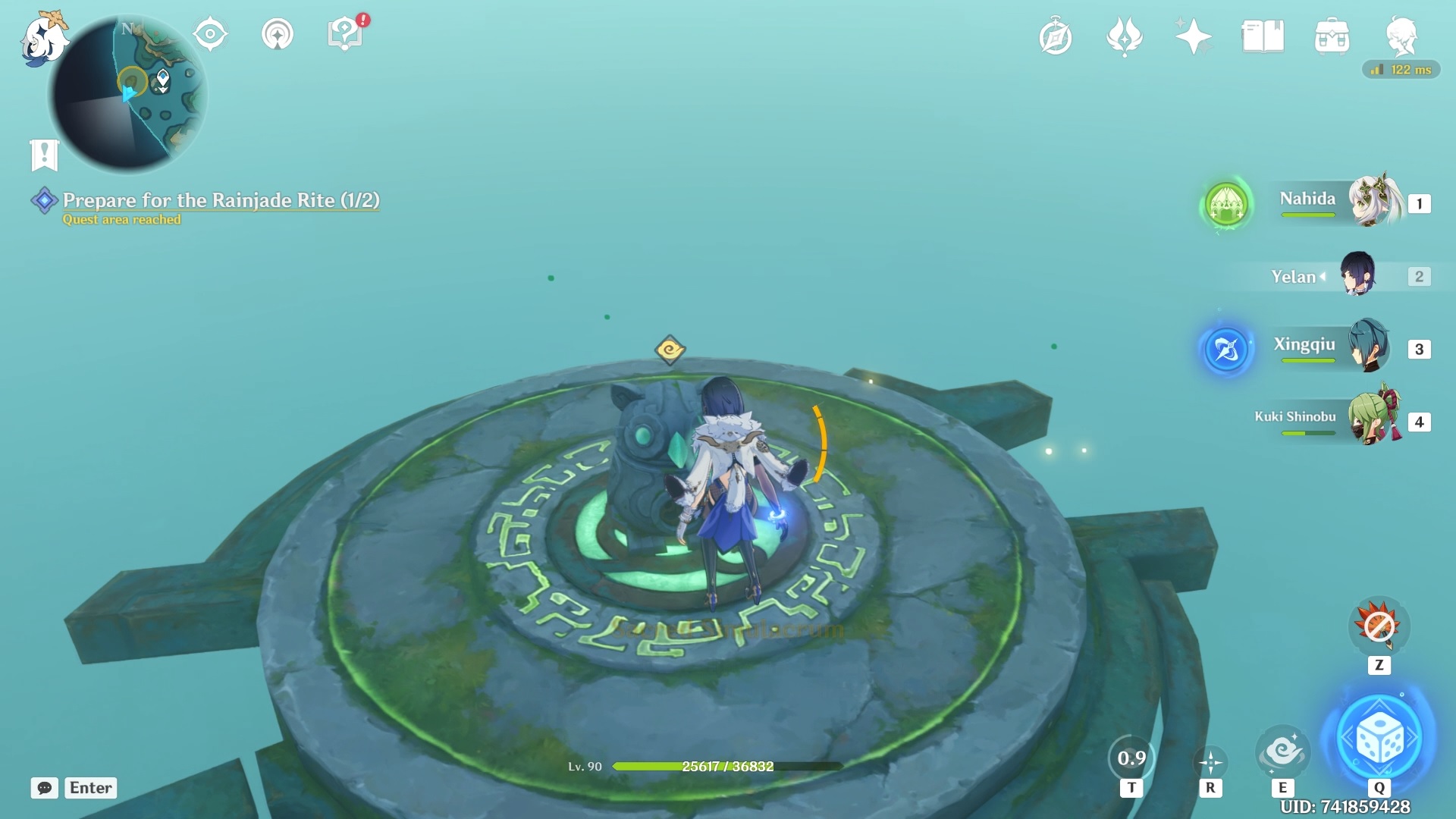Image resolution: width=1456 pixels, height=819 pixels.
Task: Open chat using the Enter button
Action: point(89,788)
